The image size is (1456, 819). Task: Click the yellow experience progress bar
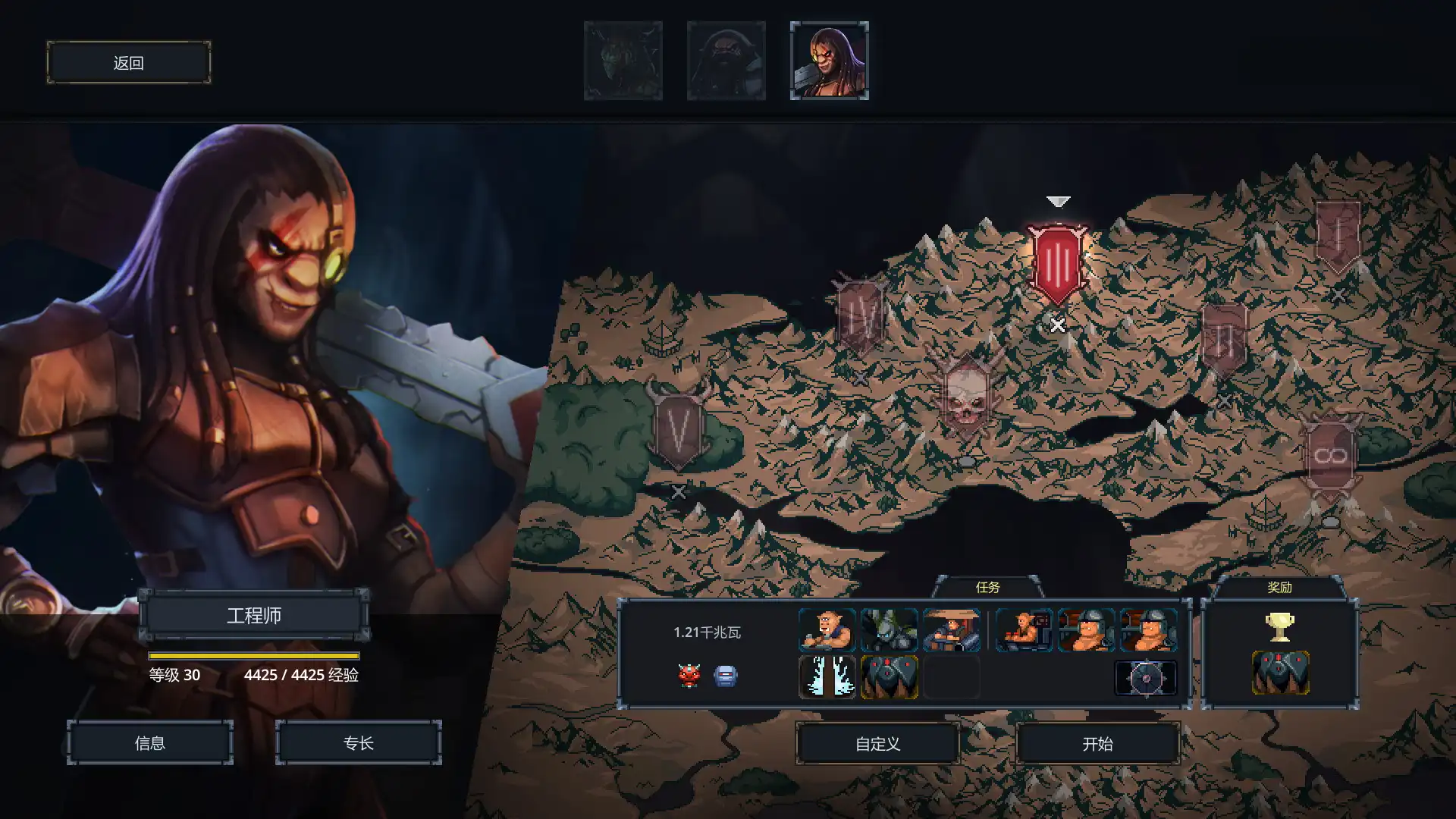tap(254, 657)
